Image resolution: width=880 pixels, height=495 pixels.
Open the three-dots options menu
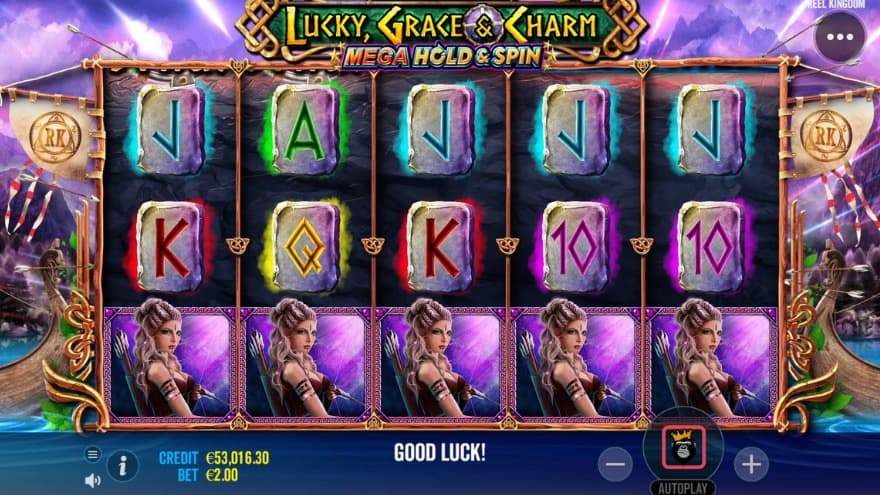pyautogui.click(x=839, y=38)
